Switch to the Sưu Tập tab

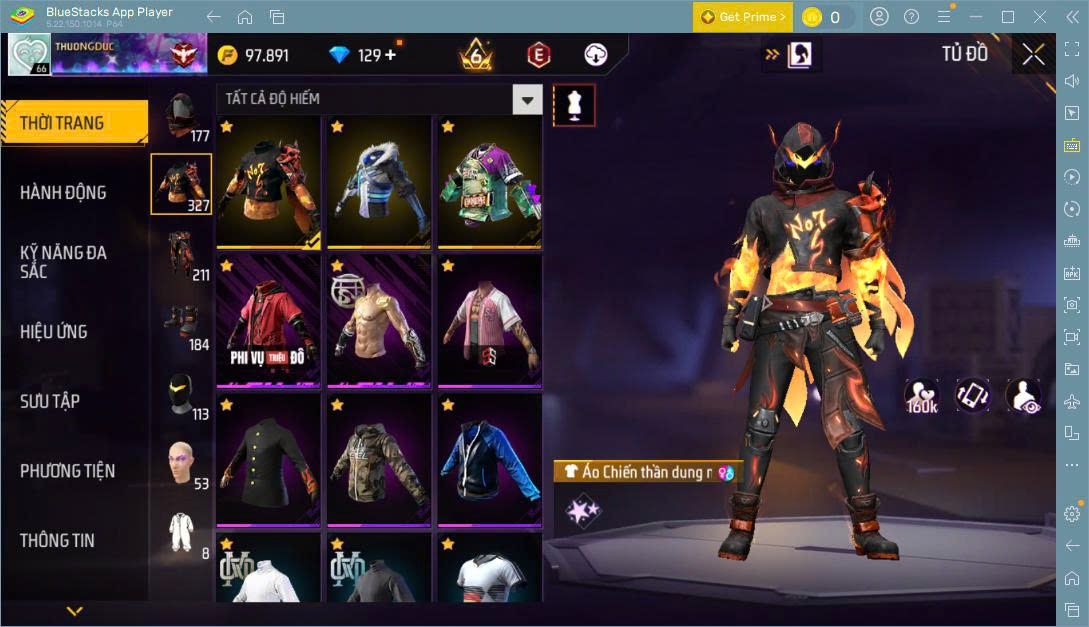point(50,401)
